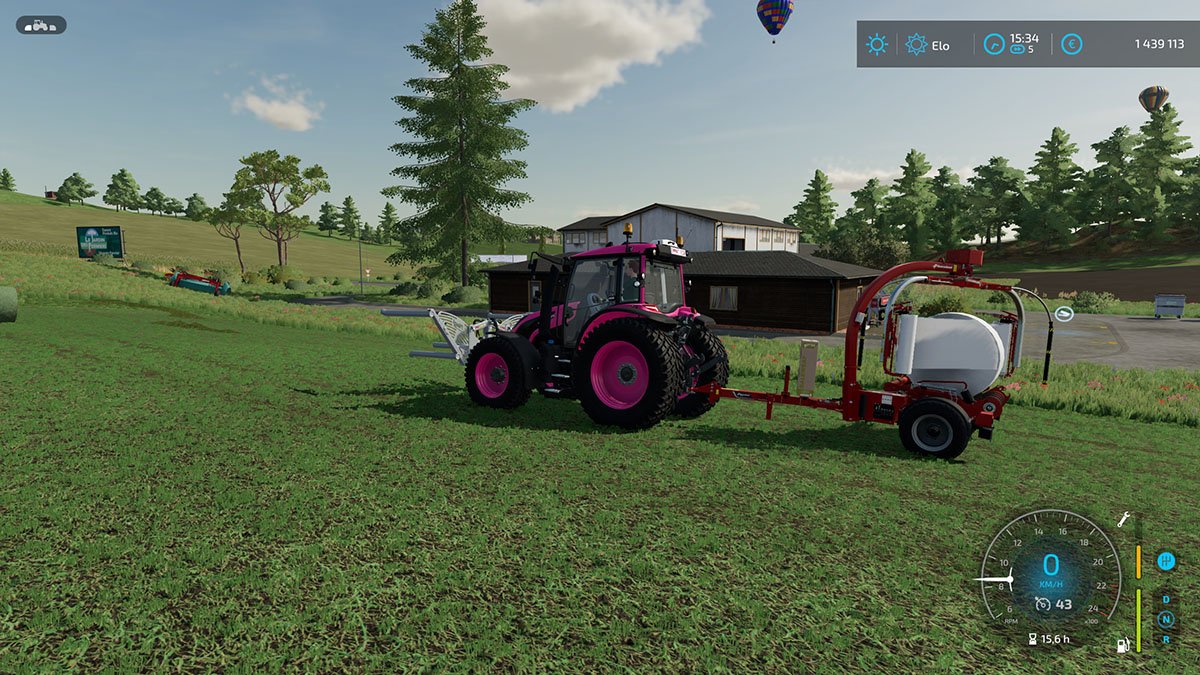This screenshot has width=1200, height=675.
Task: Click the clock icon in the top bar
Action: (993, 44)
